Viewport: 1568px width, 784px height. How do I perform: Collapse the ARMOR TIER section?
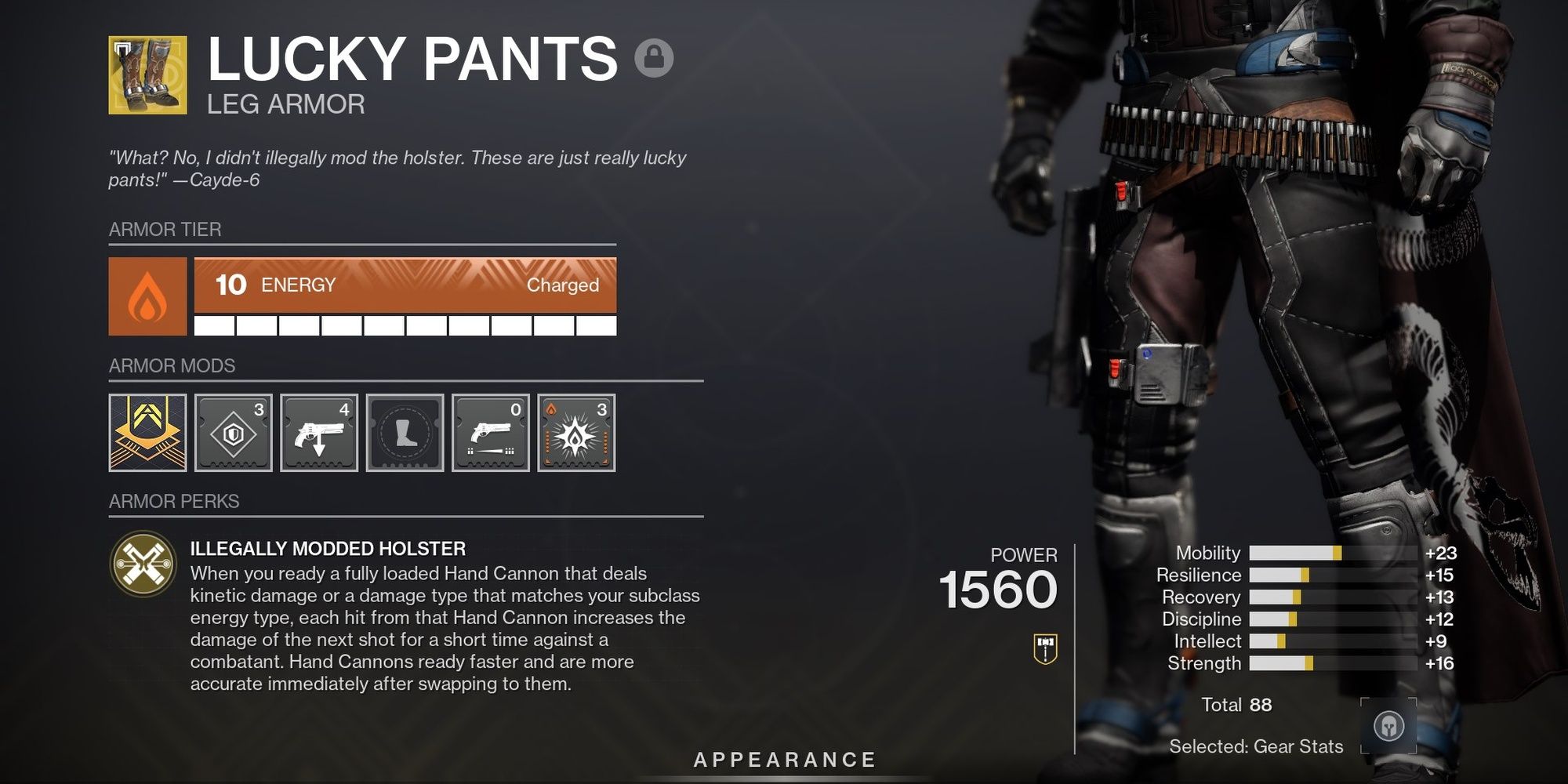click(164, 229)
